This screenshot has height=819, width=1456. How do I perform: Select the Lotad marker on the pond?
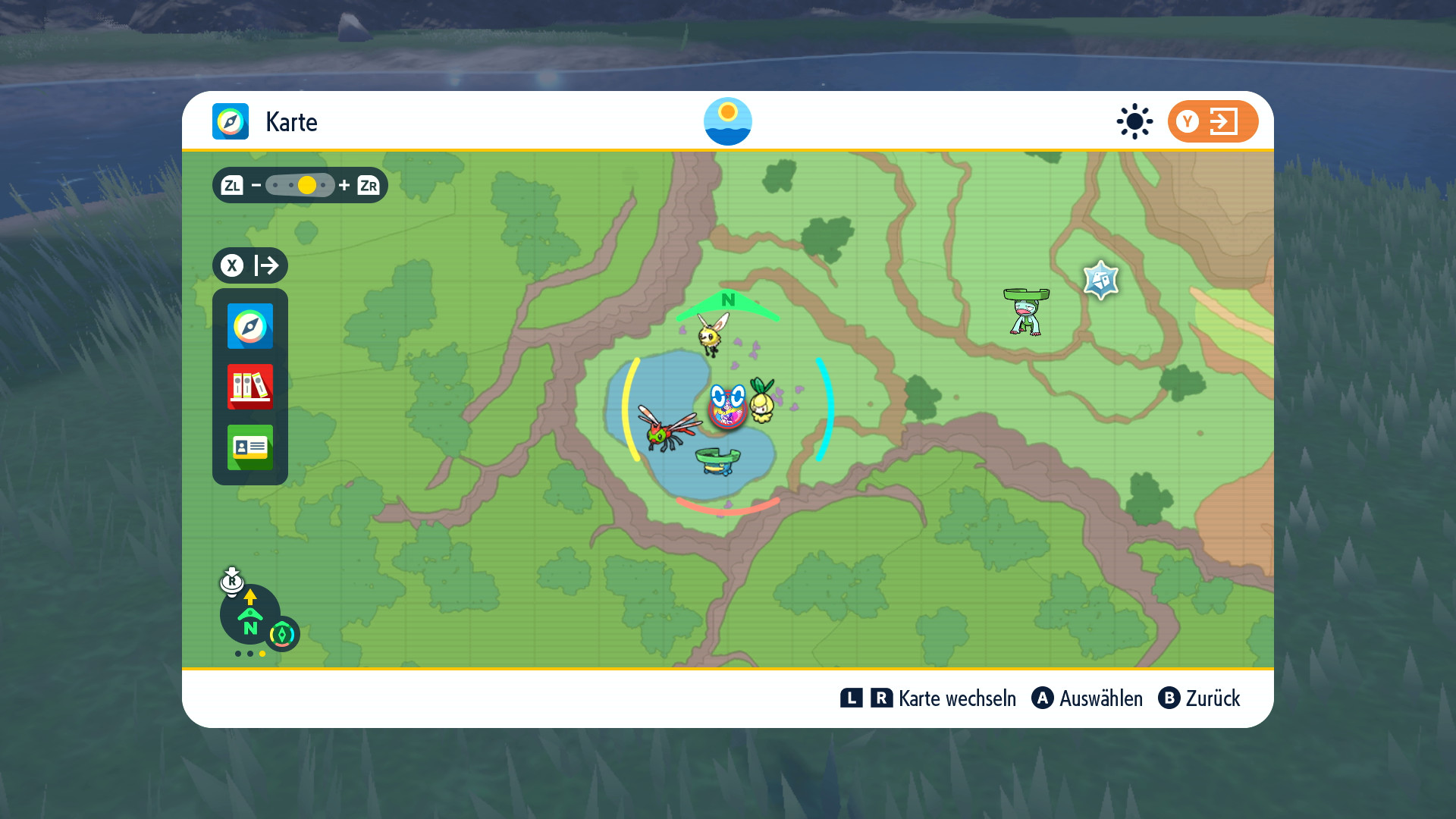[717, 460]
